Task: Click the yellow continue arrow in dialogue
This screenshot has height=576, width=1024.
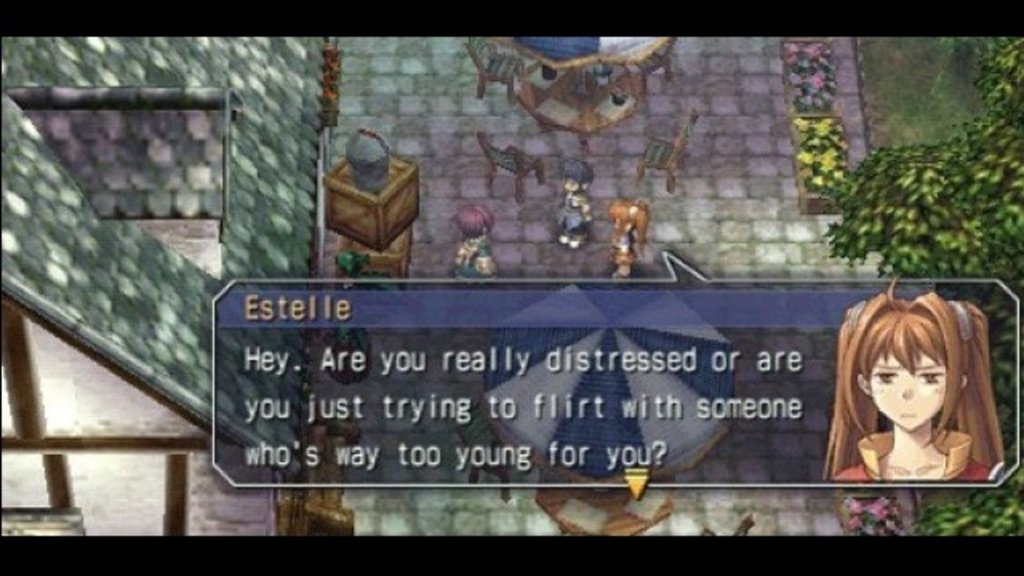Action: click(636, 487)
